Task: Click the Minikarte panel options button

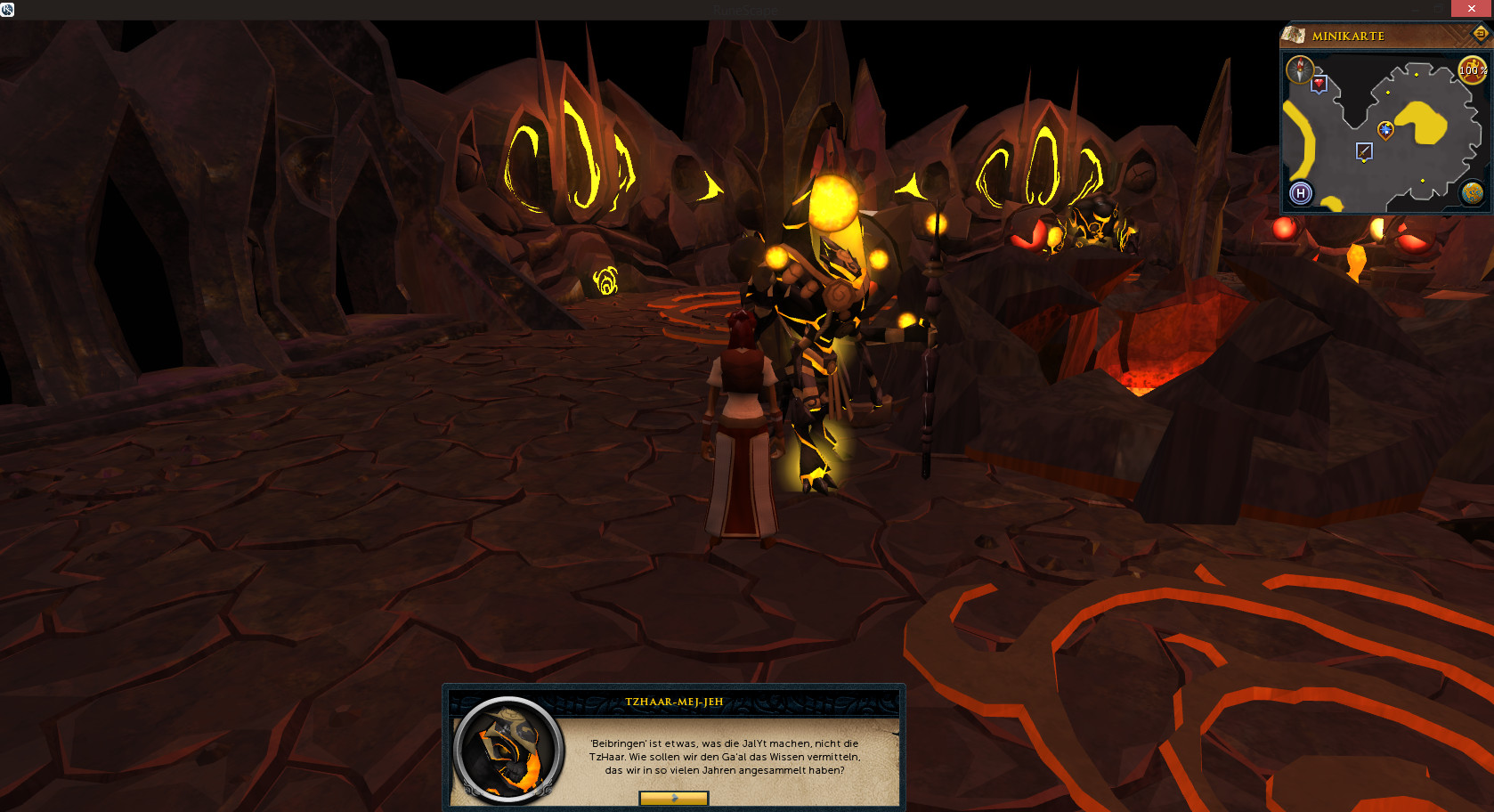Action: (1481, 34)
